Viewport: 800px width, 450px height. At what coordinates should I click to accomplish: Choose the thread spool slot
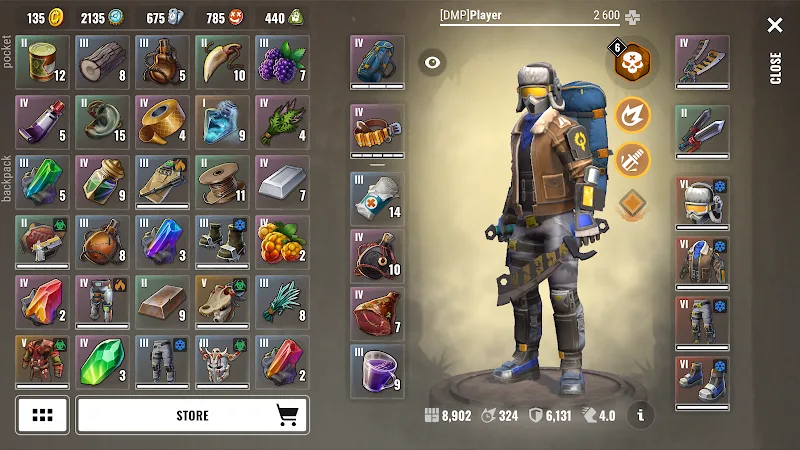pyautogui.click(x=222, y=181)
